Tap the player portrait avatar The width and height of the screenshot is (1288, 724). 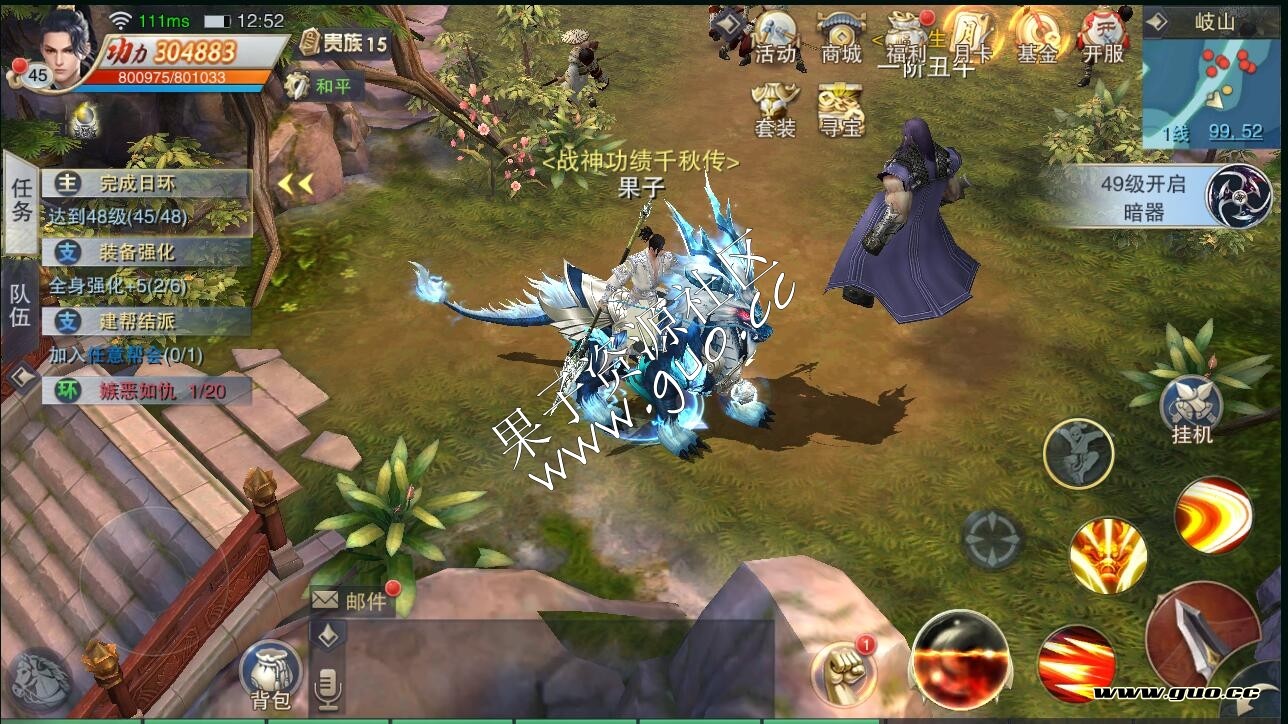[68, 46]
